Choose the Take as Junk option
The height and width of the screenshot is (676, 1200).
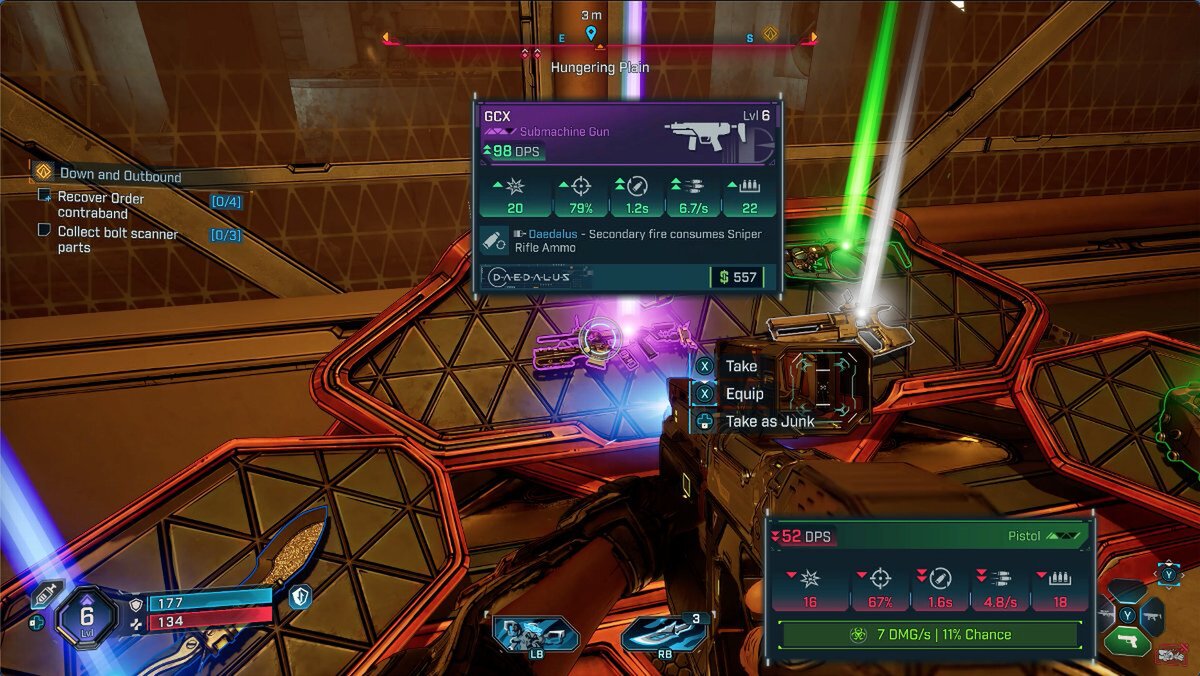(x=769, y=422)
